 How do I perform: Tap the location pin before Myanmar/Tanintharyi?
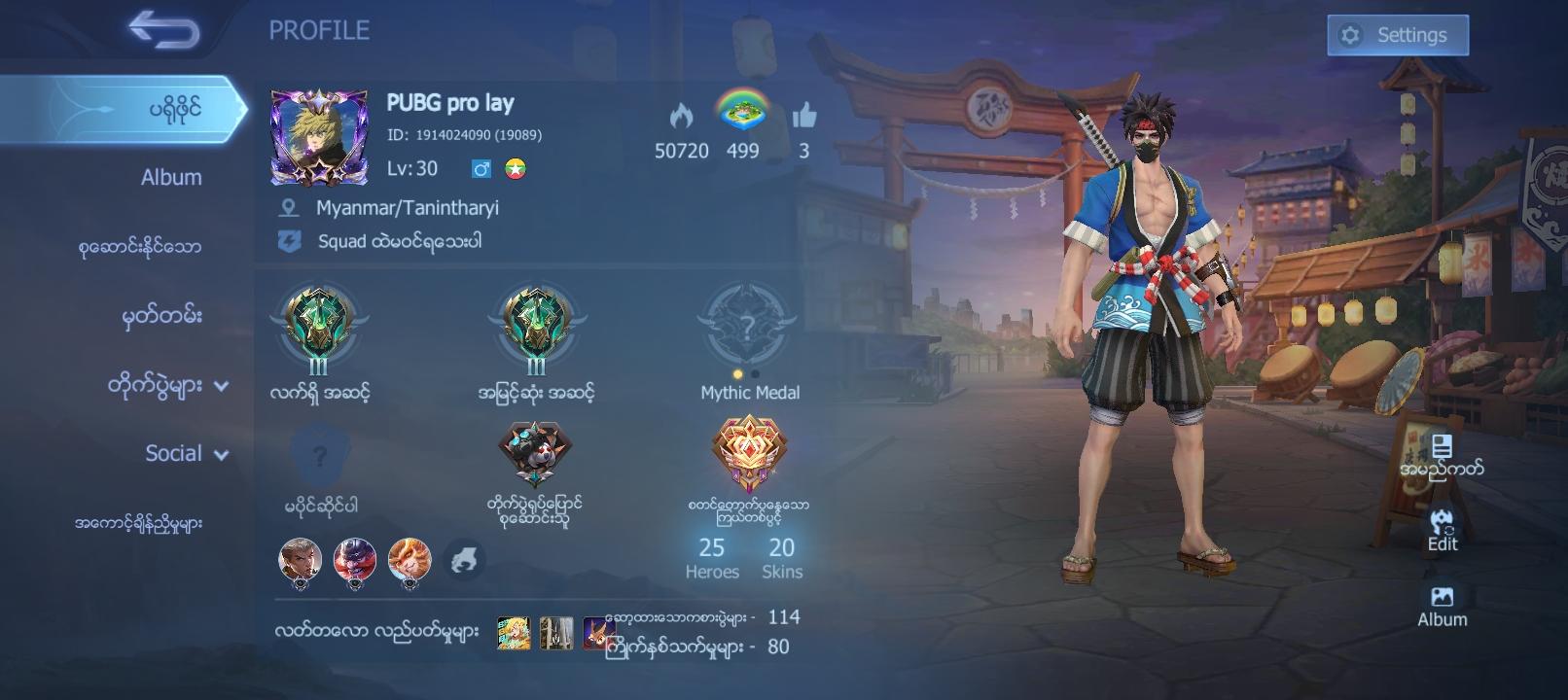point(288,207)
